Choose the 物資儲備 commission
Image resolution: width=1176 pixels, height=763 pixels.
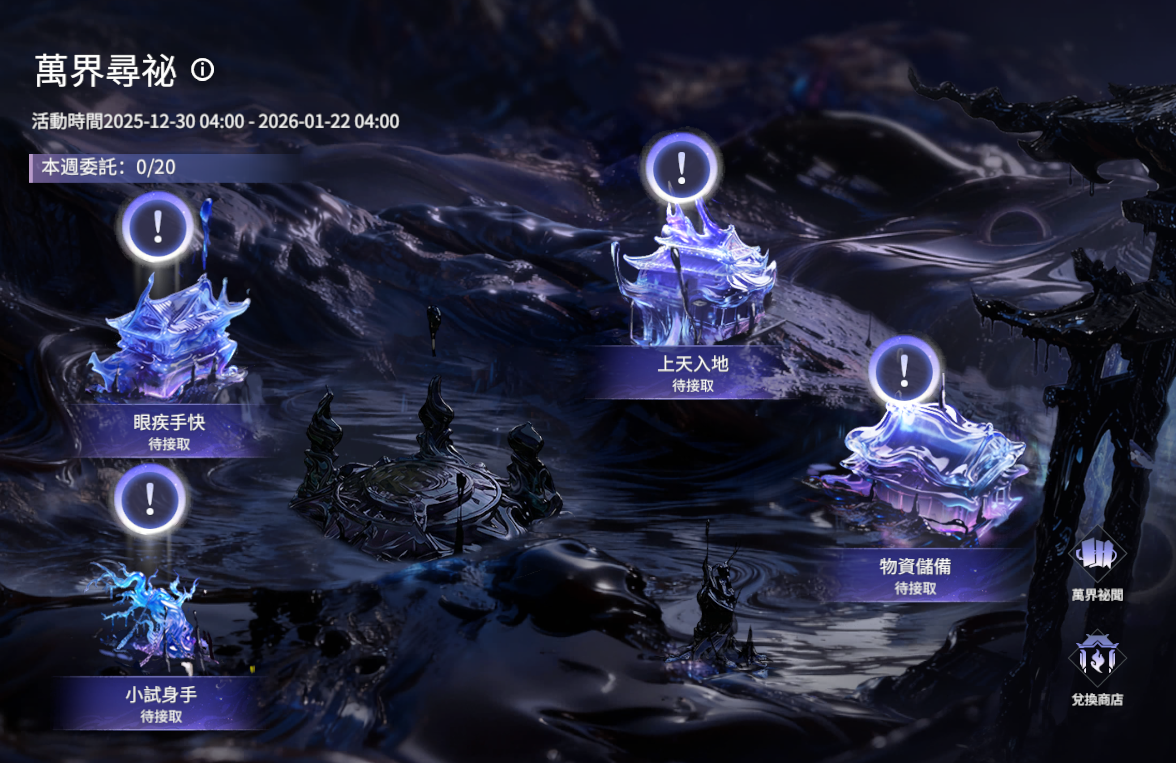914,574
